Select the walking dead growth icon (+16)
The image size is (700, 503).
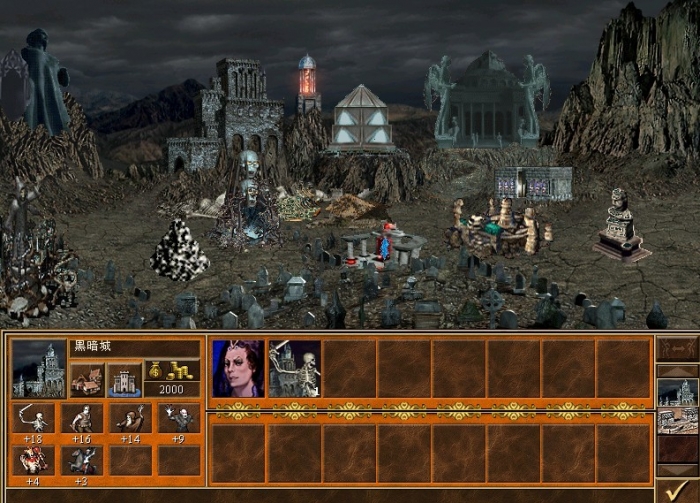(82, 418)
